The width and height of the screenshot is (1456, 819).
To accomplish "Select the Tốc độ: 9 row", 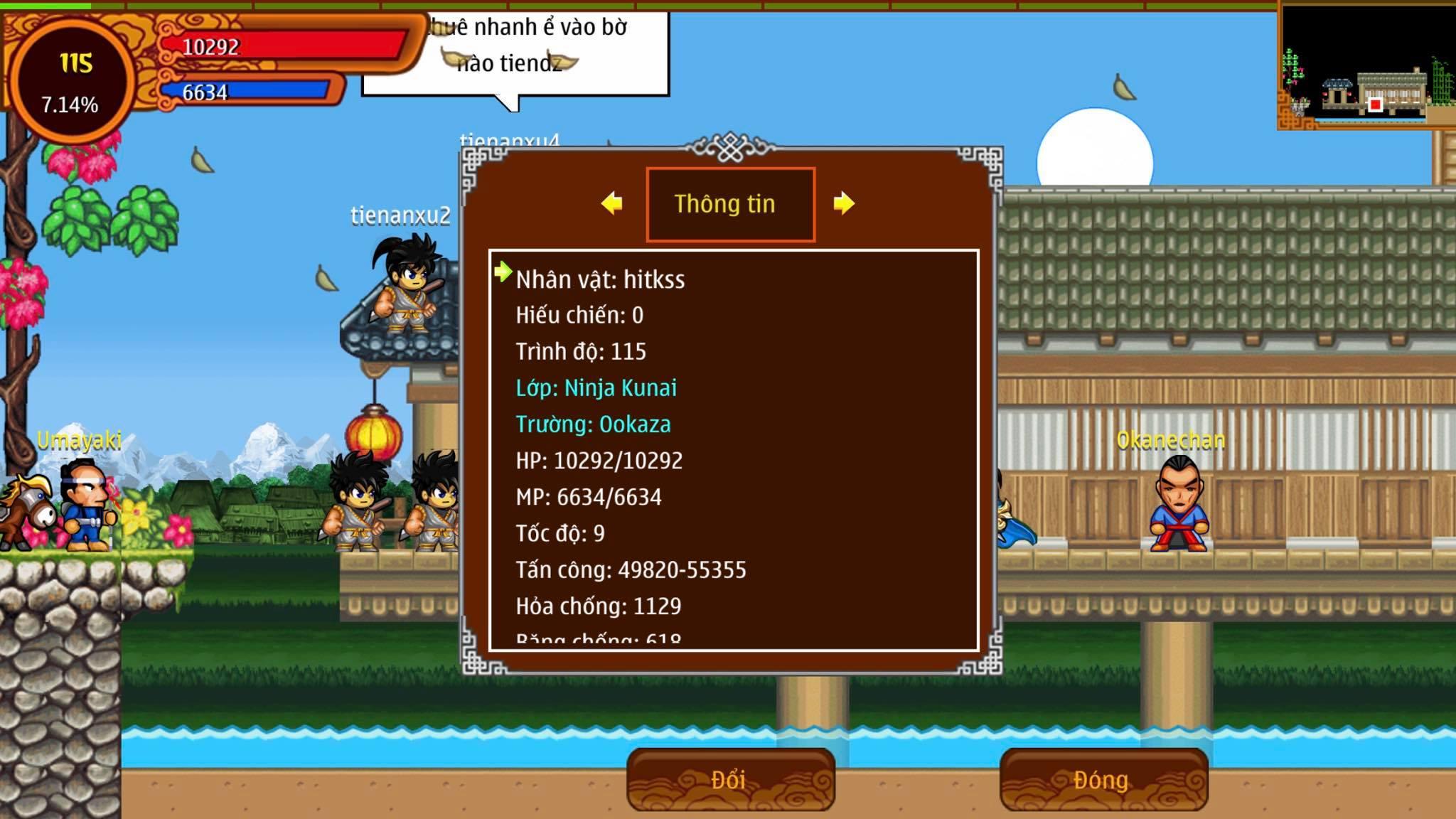I will point(560,534).
